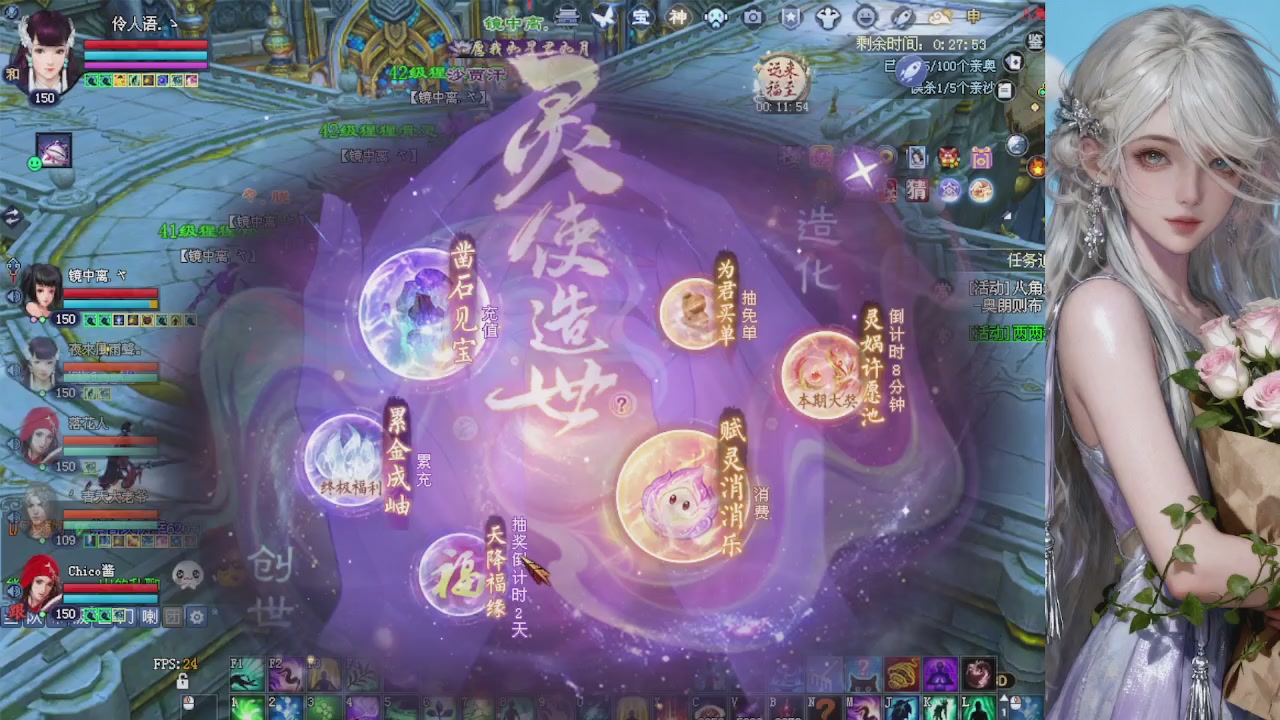
Task: Mute party member 镜中离 with speaker icon
Action: point(13,294)
